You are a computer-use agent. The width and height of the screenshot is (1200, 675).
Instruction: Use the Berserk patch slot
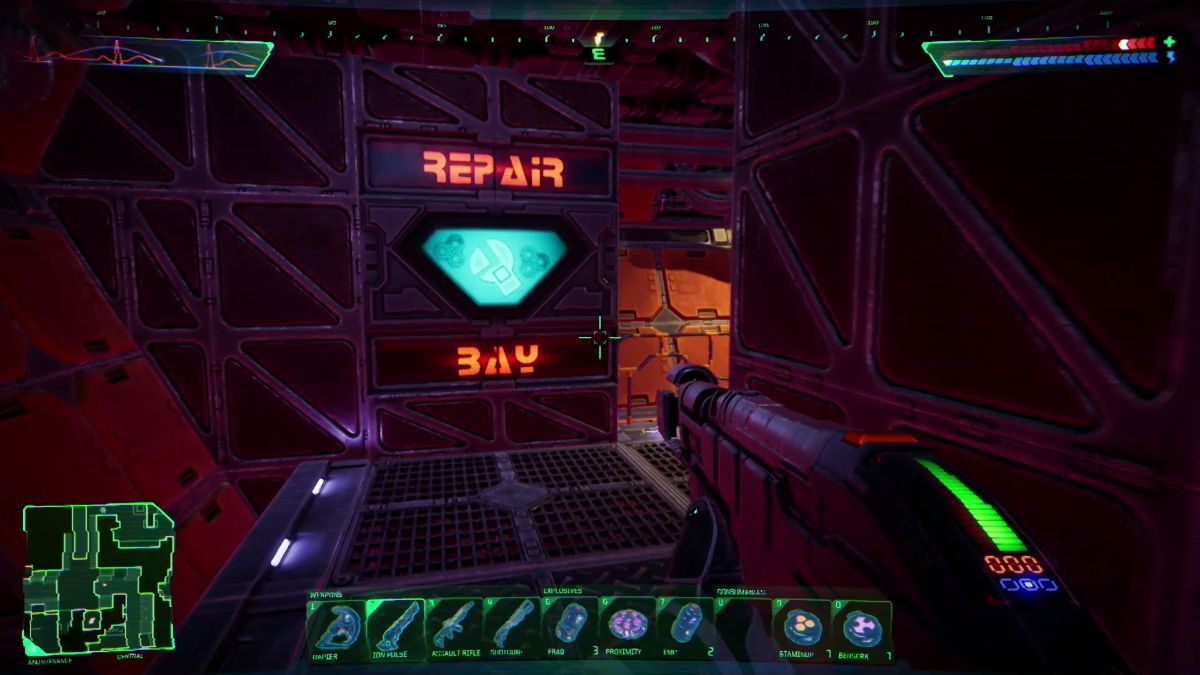coord(860,627)
